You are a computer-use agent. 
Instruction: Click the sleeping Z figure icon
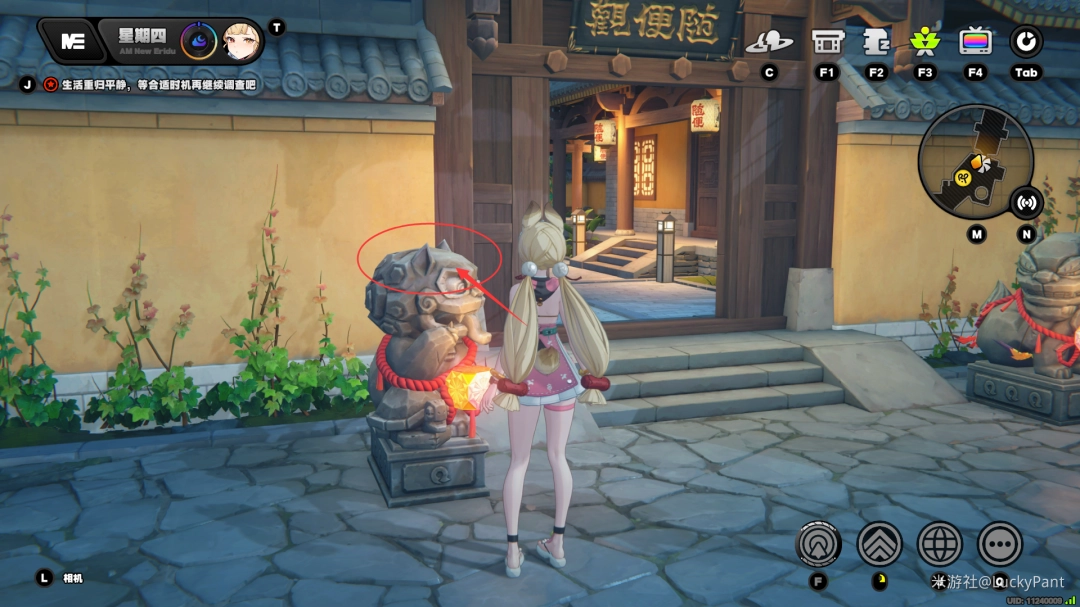click(877, 42)
